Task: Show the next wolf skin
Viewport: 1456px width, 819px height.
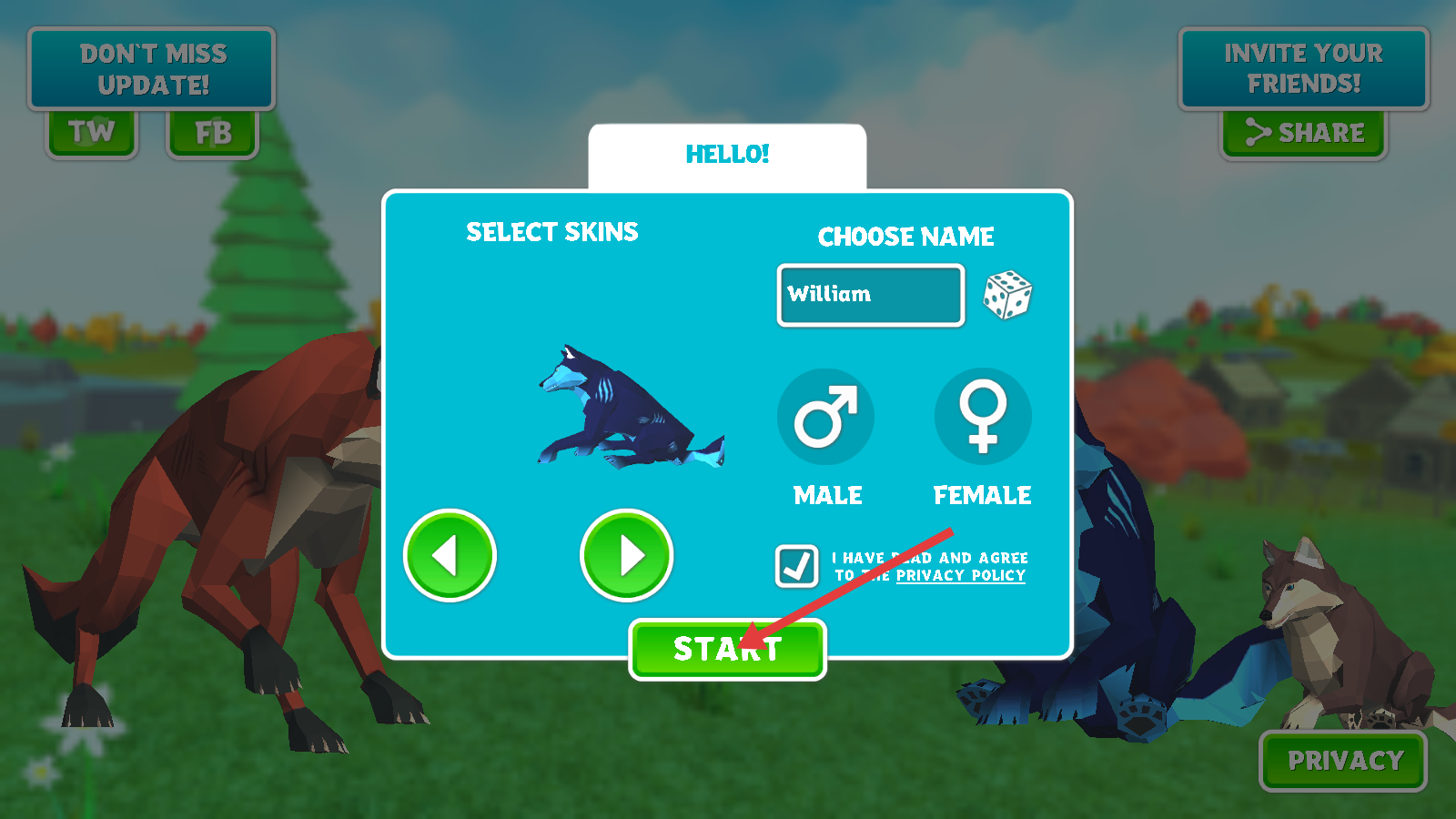Action: [626, 555]
